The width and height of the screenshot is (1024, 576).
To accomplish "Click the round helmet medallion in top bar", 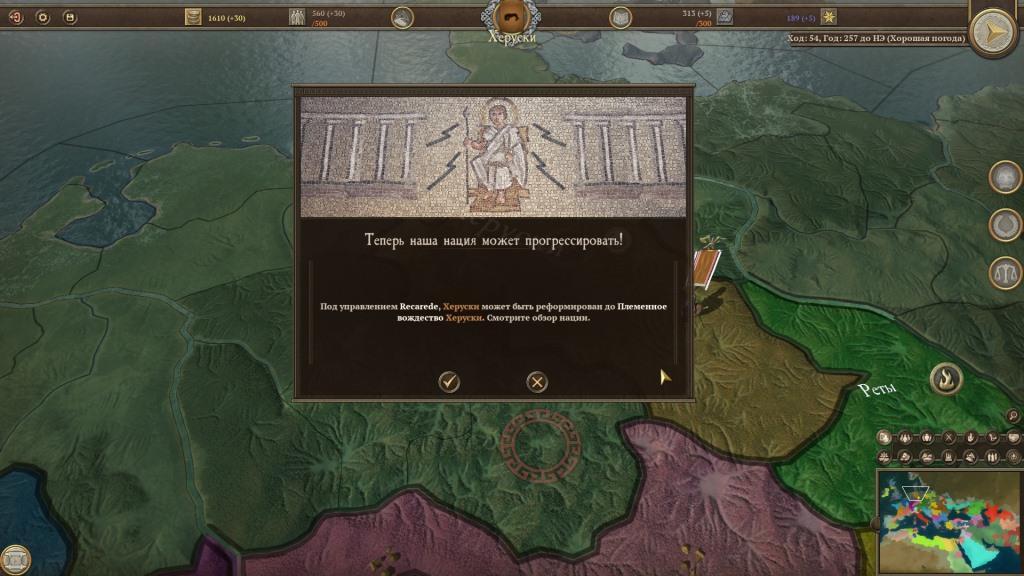I will click(402, 17).
